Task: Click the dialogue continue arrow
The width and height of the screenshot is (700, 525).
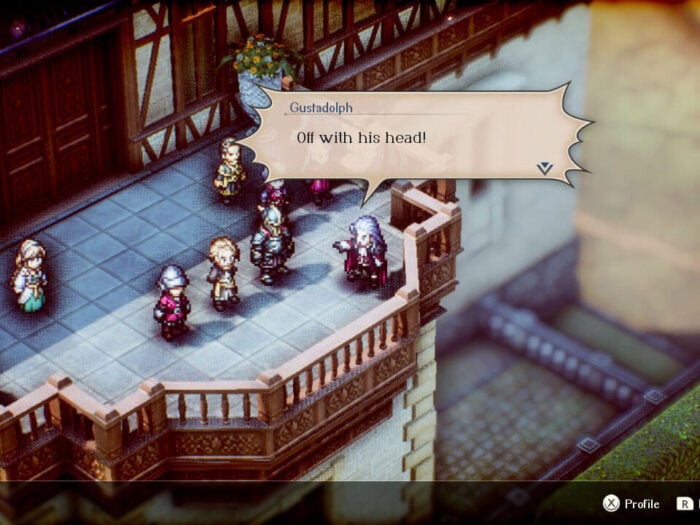Action: click(544, 168)
